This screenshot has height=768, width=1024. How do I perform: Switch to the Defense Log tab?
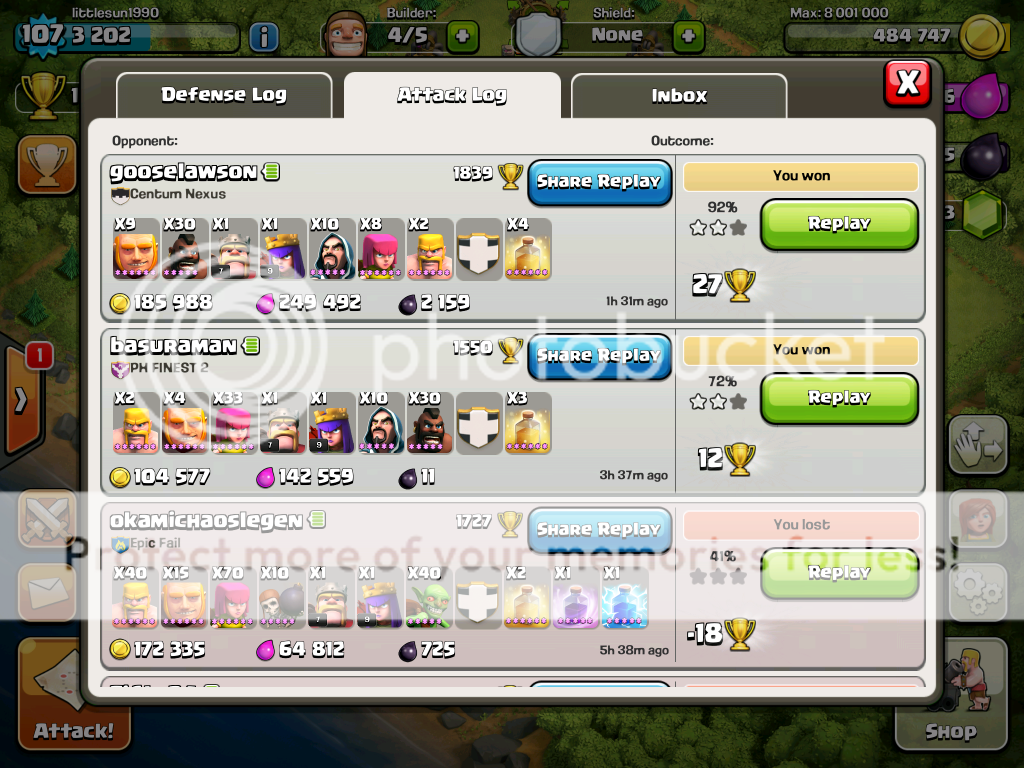pos(224,96)
